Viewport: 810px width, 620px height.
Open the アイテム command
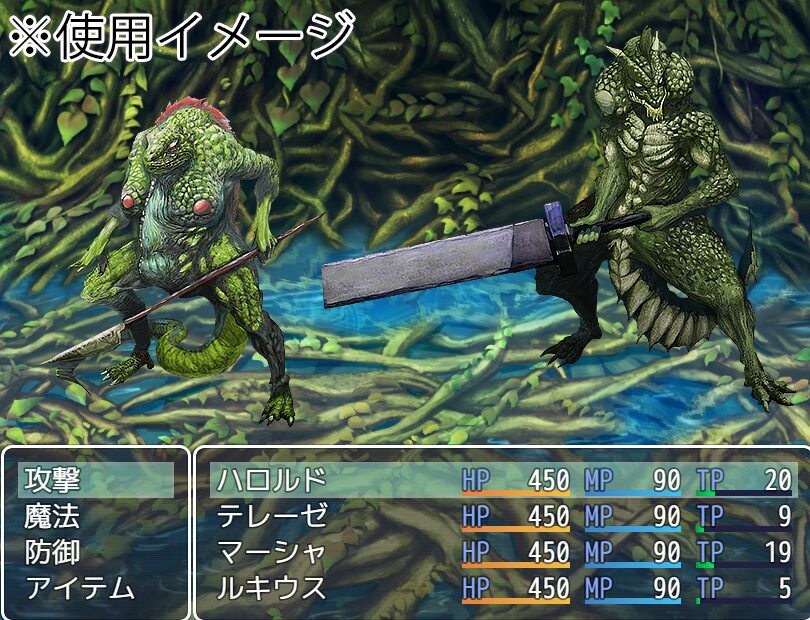point(80,588)
